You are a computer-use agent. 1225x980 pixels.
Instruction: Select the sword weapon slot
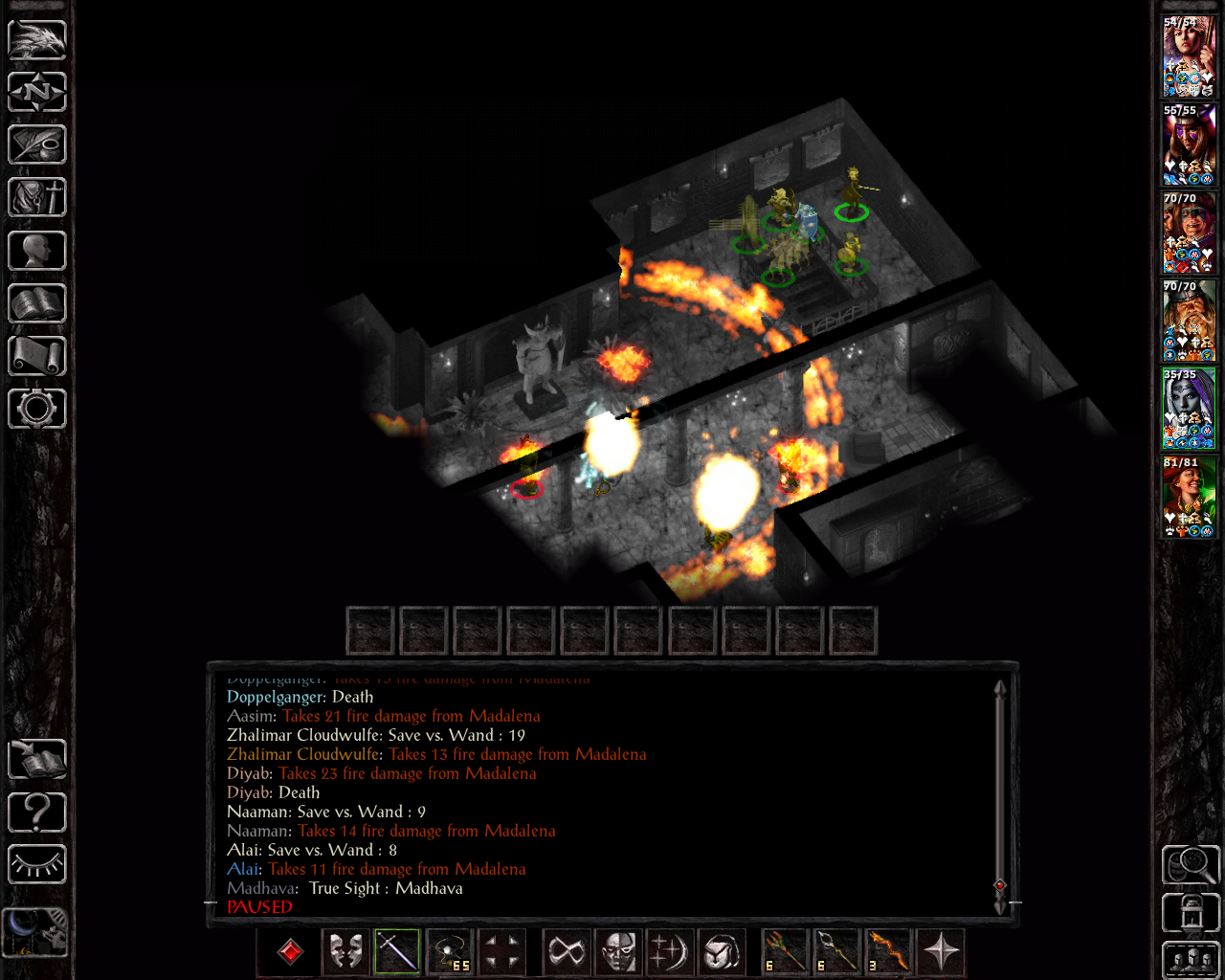pos(397,951)
